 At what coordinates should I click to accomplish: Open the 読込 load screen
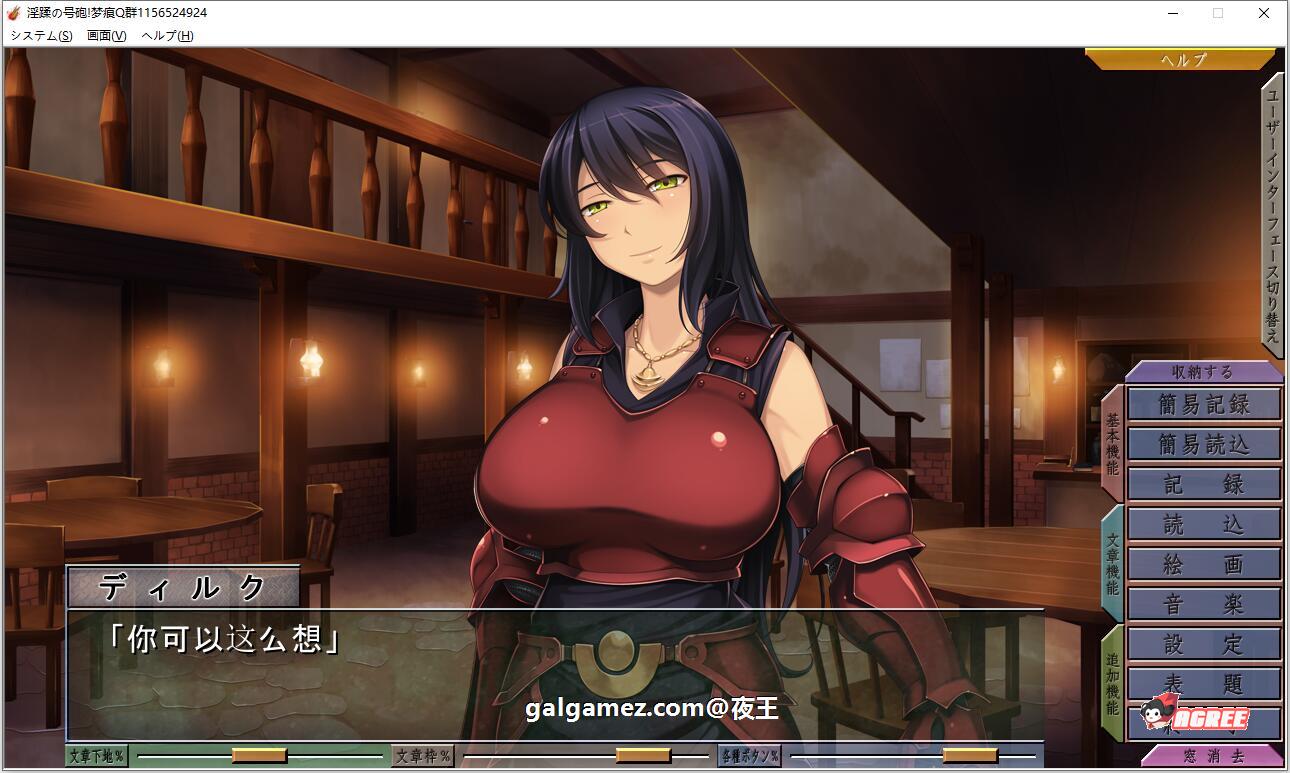(x=1204, y=524)
